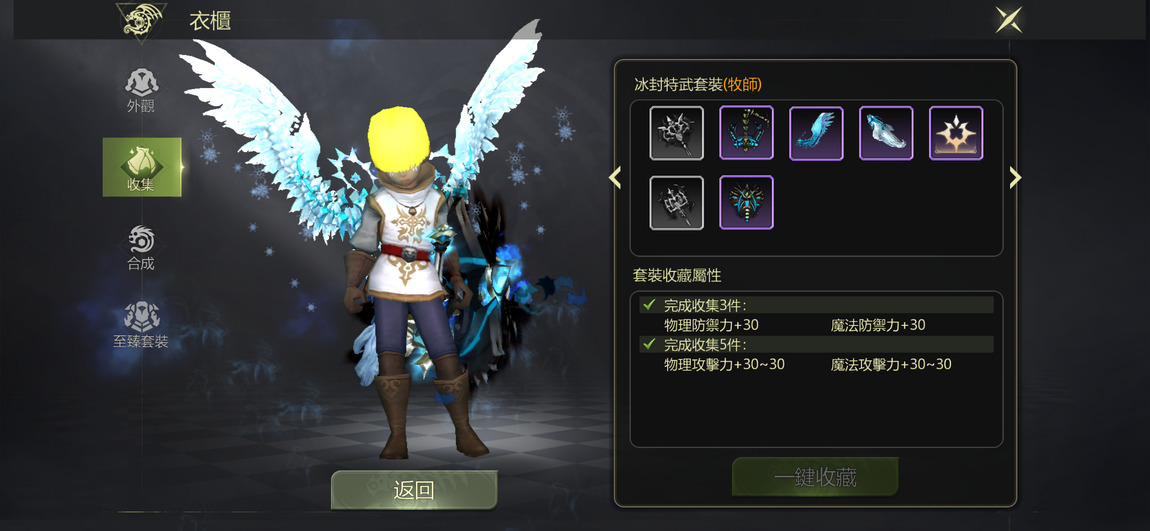The width and height of the screenshot is (1150, 531).
Task: Select the golden star emblem slot
Action: 956,133
